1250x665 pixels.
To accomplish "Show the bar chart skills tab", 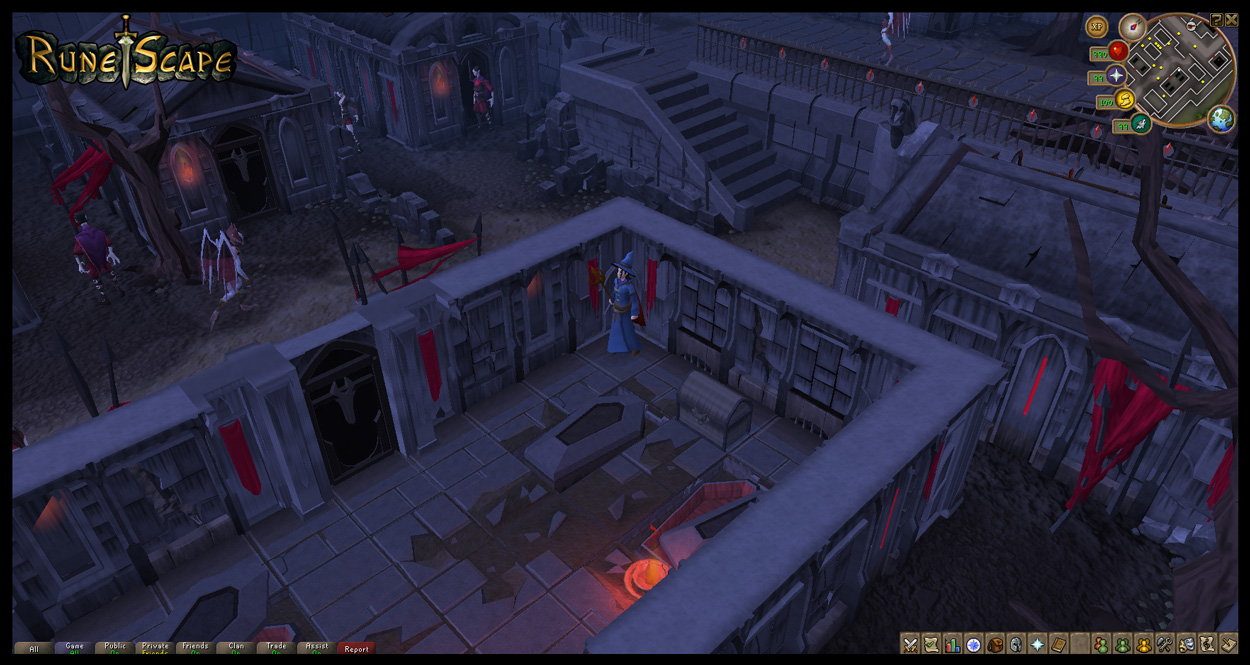I will point(952,644).
